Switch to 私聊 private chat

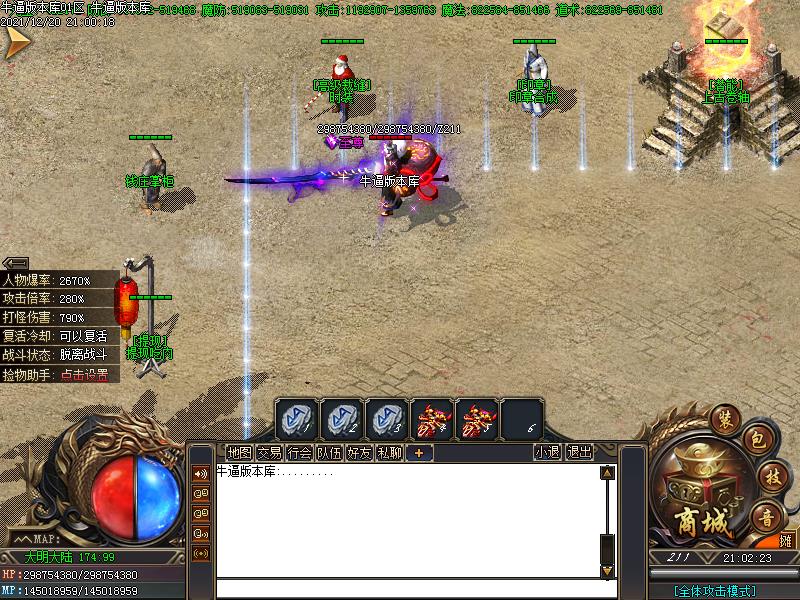pyautogui.click(x=389, y=452)
